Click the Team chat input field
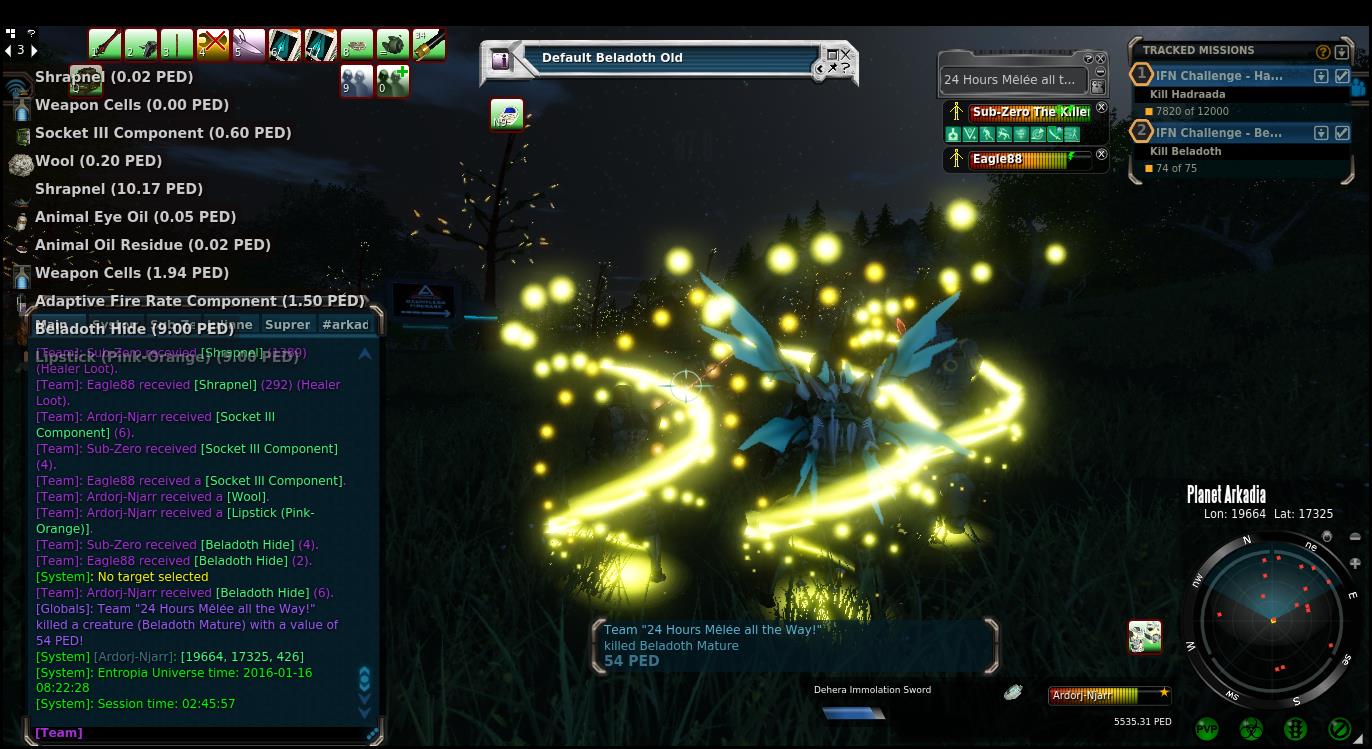Viewport: 1372px width, 749px height. (200, 733)
